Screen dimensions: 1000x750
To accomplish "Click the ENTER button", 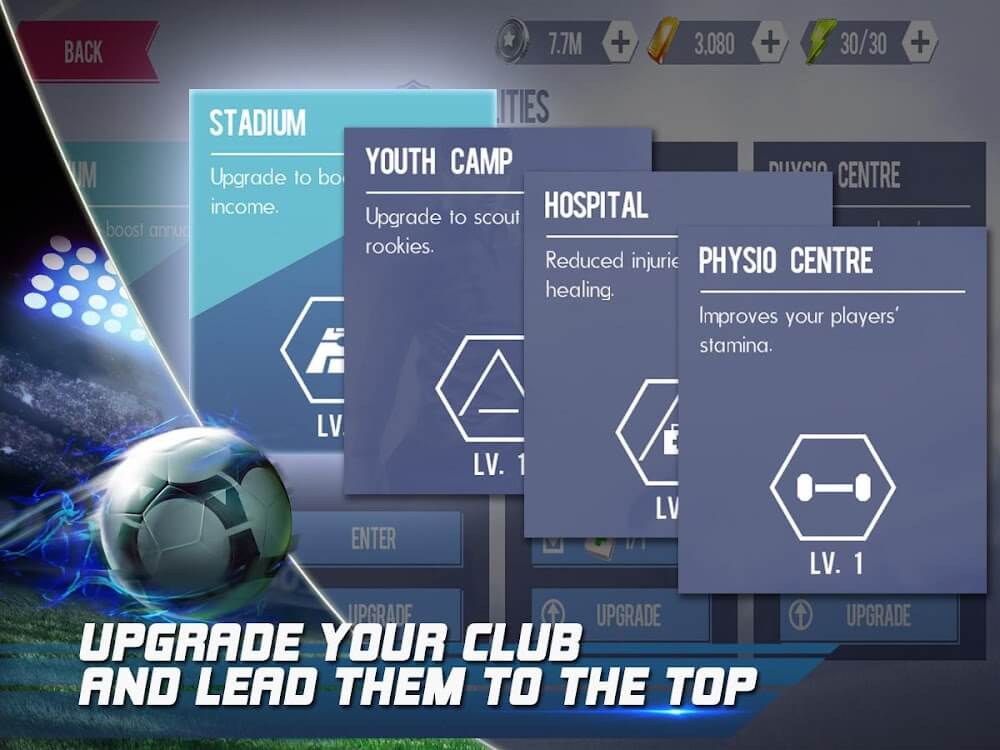I will pyautogui.click(x=374, y=539).
